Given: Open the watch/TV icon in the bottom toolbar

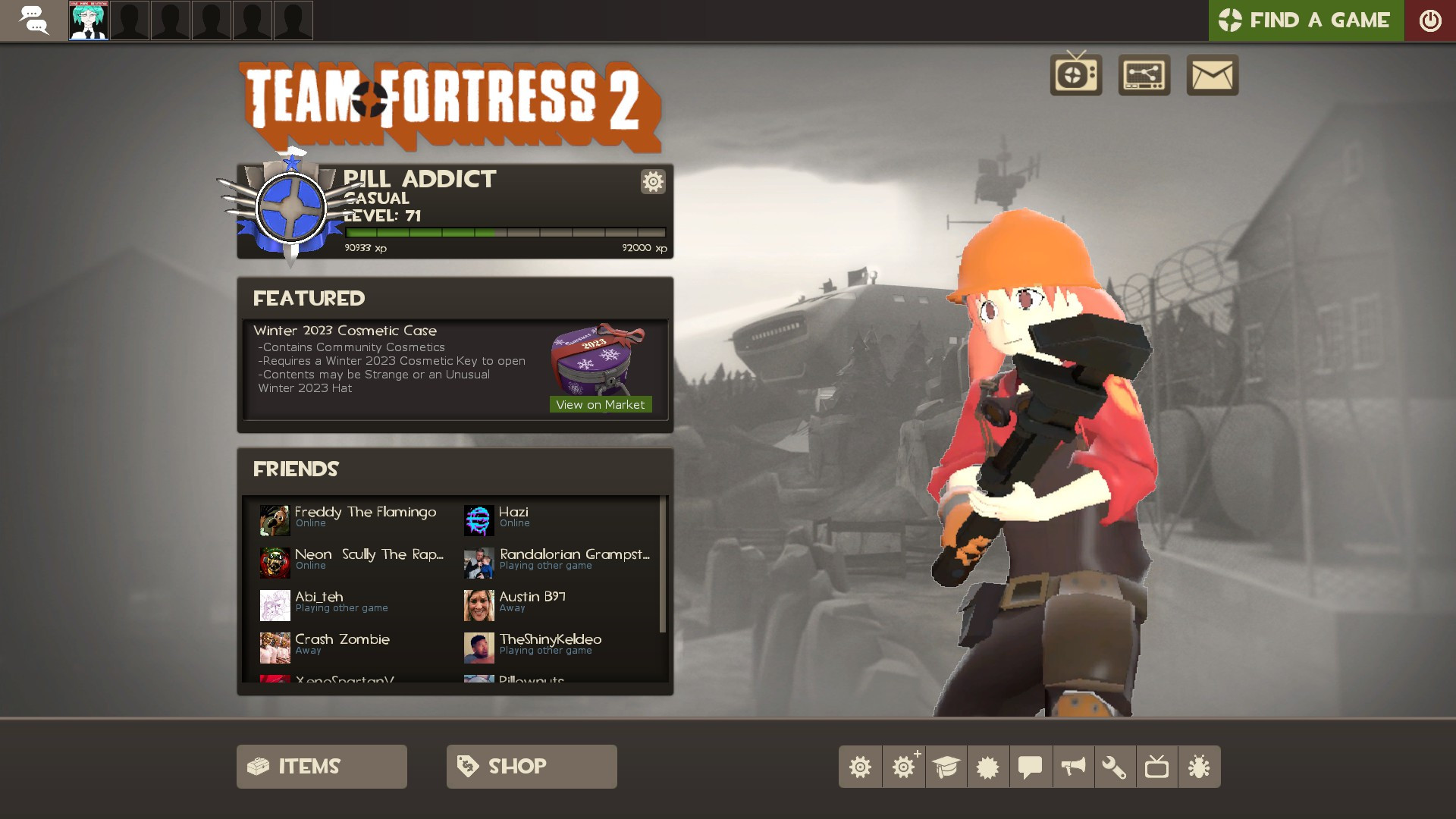Looking at the screenshot, I should tap(1158, 766).
